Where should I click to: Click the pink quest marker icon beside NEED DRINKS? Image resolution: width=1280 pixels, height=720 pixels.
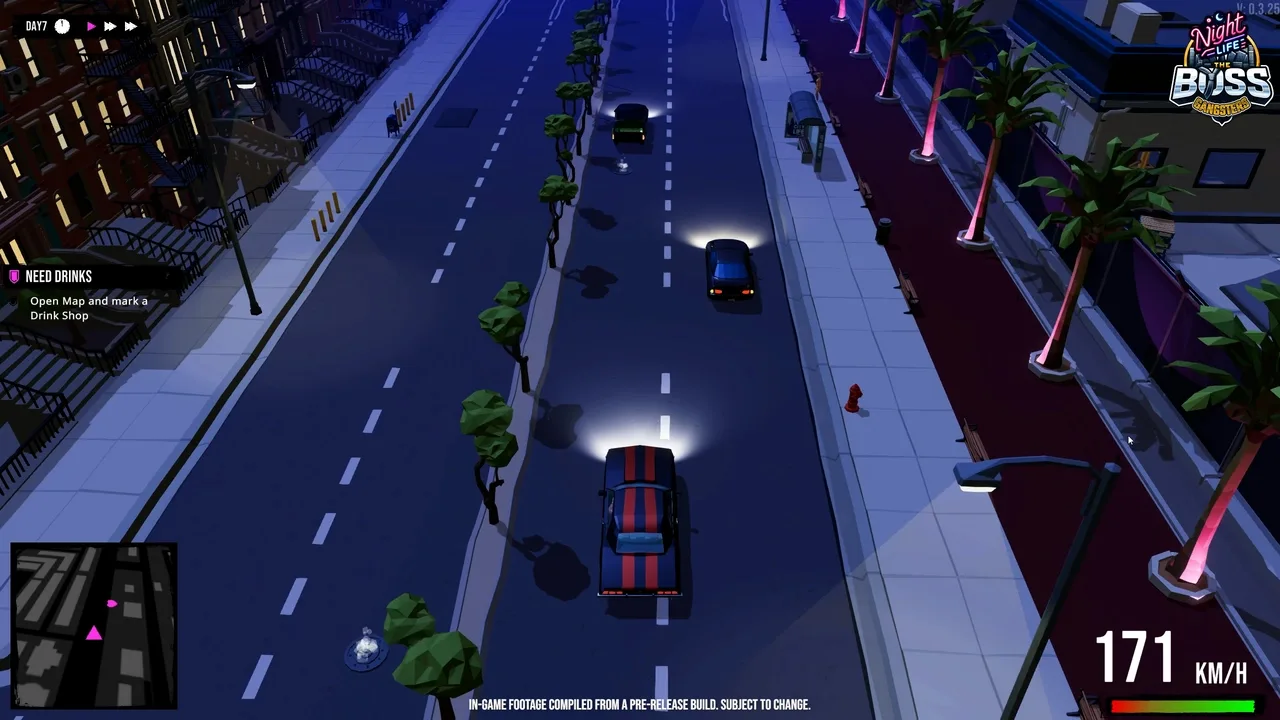(x=14, y=276)
